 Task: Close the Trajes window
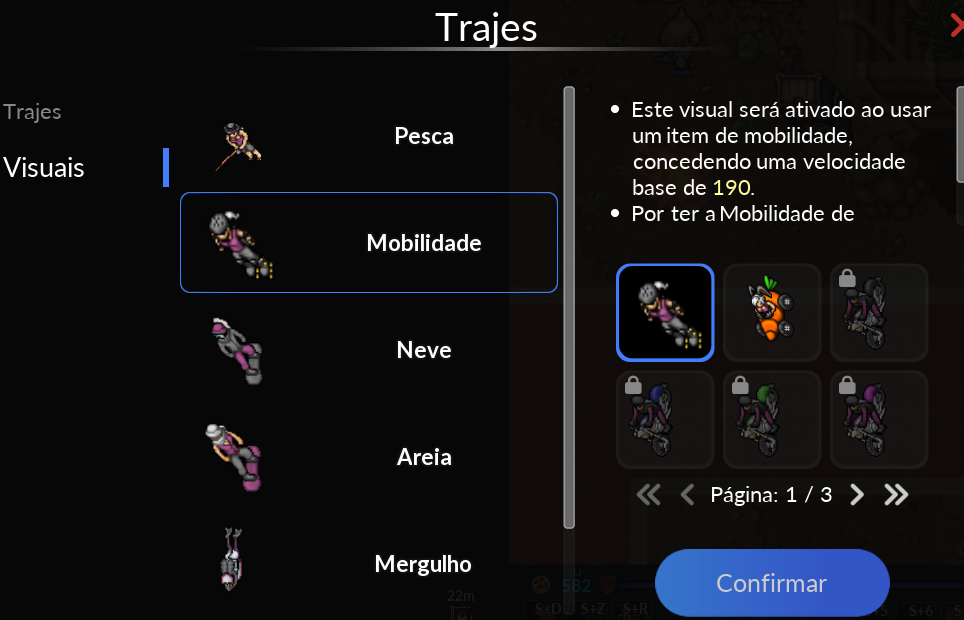(x=957, y=25)
